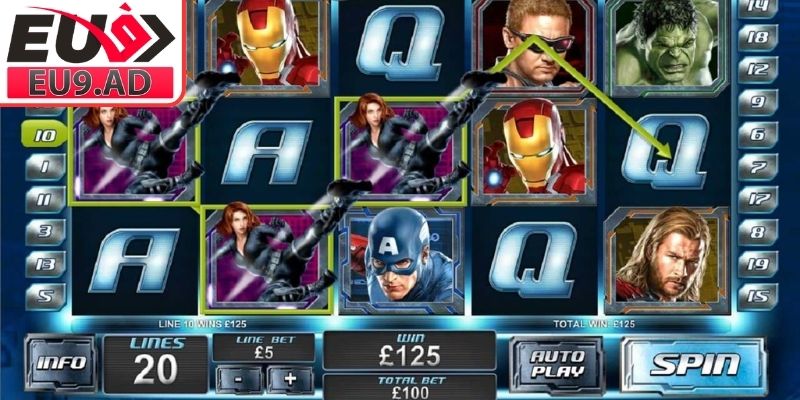Open the INFO paytable

pos(61,364)
